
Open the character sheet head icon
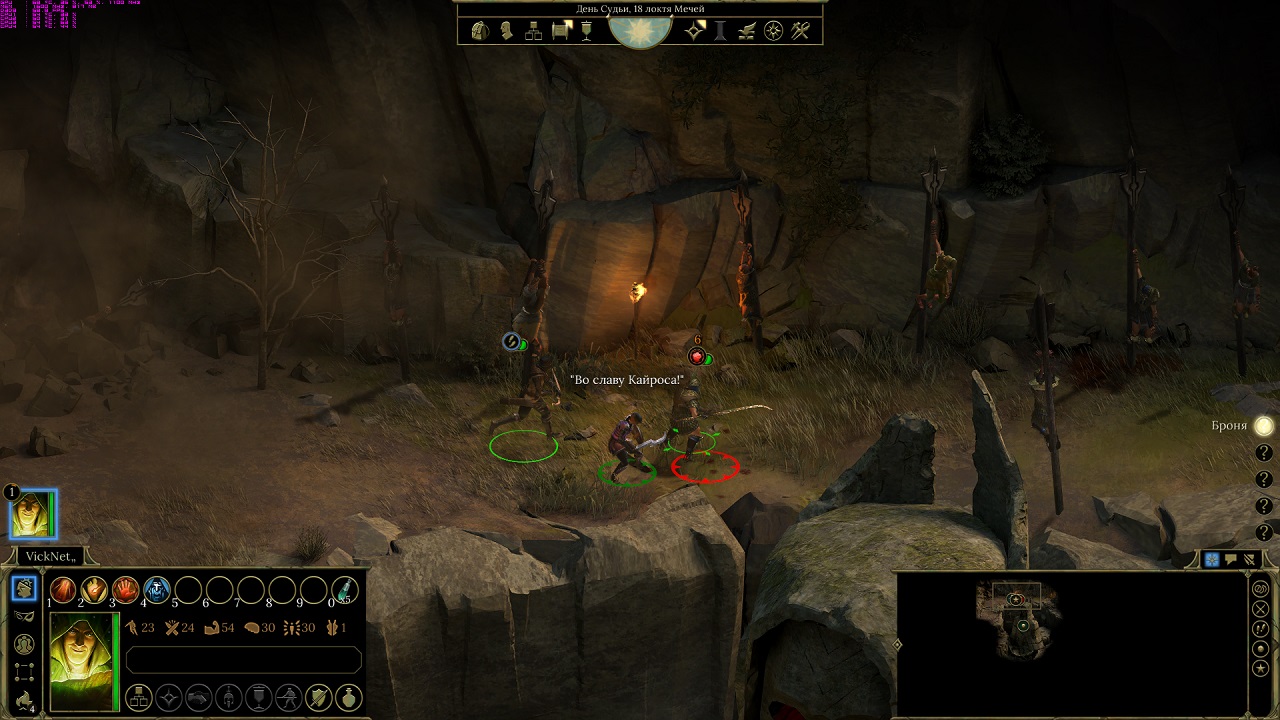point(507,31)
